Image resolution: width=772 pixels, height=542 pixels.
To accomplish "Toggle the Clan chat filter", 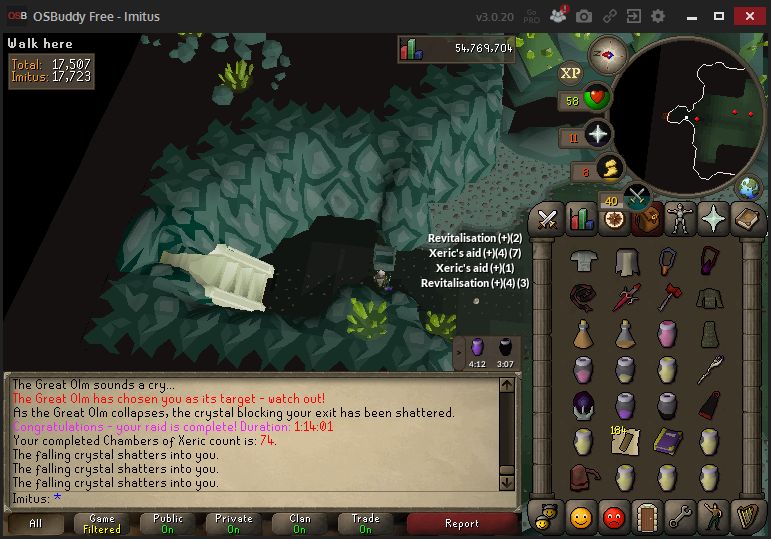I will 299,523.
